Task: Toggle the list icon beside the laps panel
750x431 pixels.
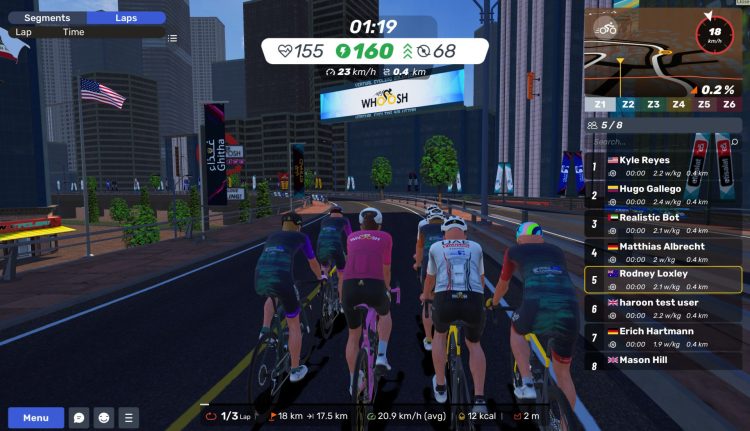Action: 173,38
